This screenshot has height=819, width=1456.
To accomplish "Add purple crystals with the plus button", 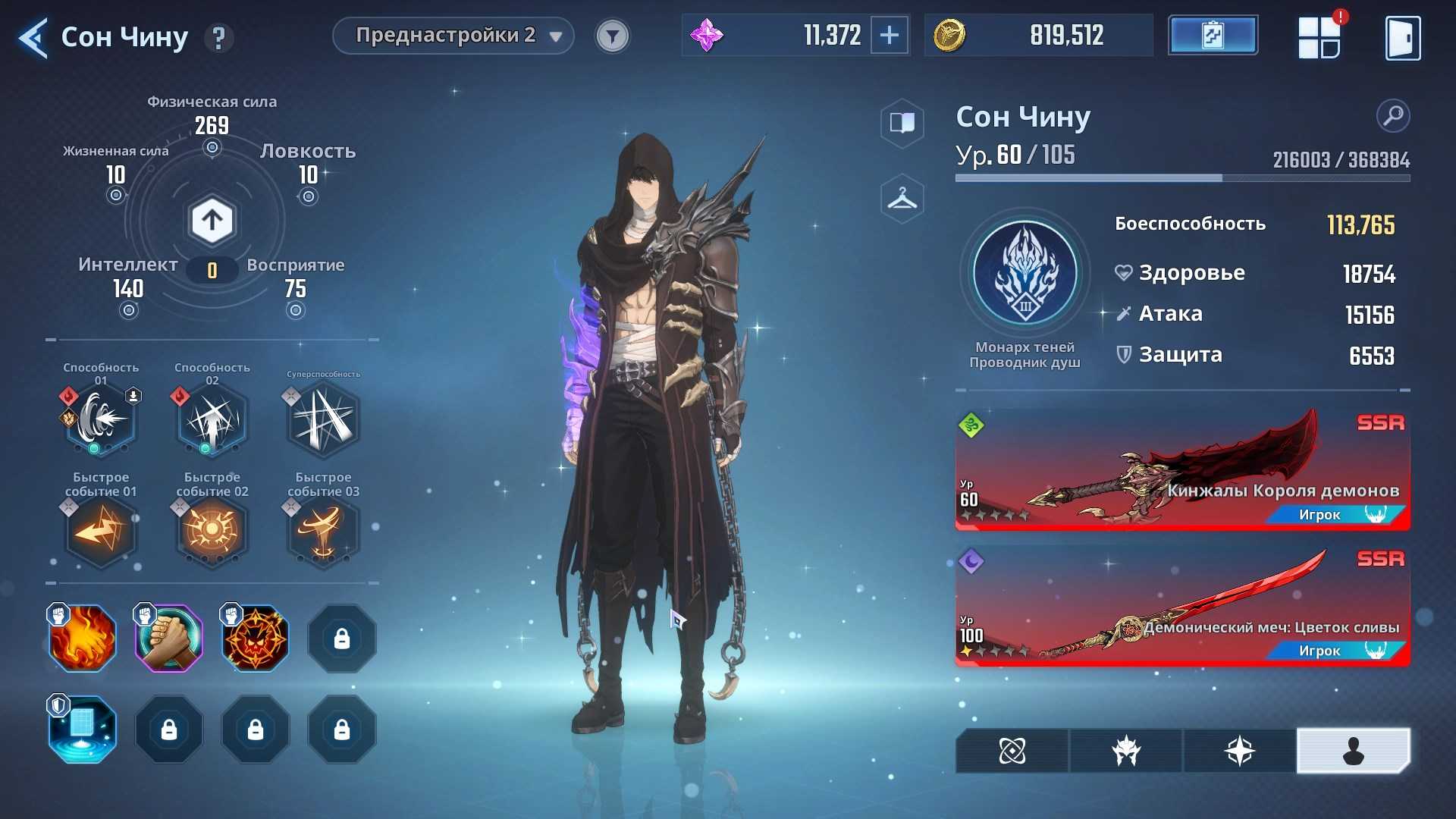I will (x=889, y=36).
